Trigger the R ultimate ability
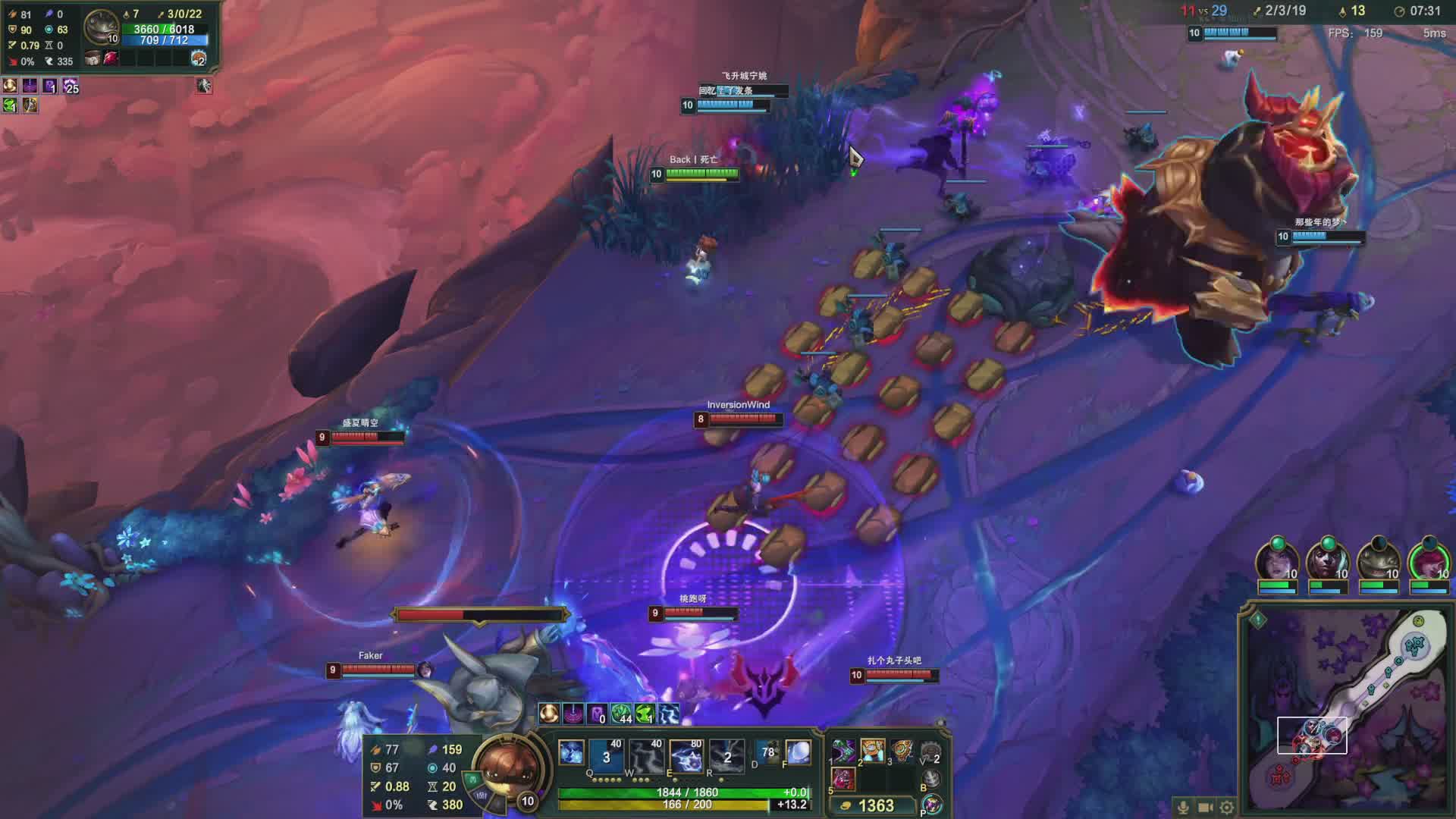 726,755
